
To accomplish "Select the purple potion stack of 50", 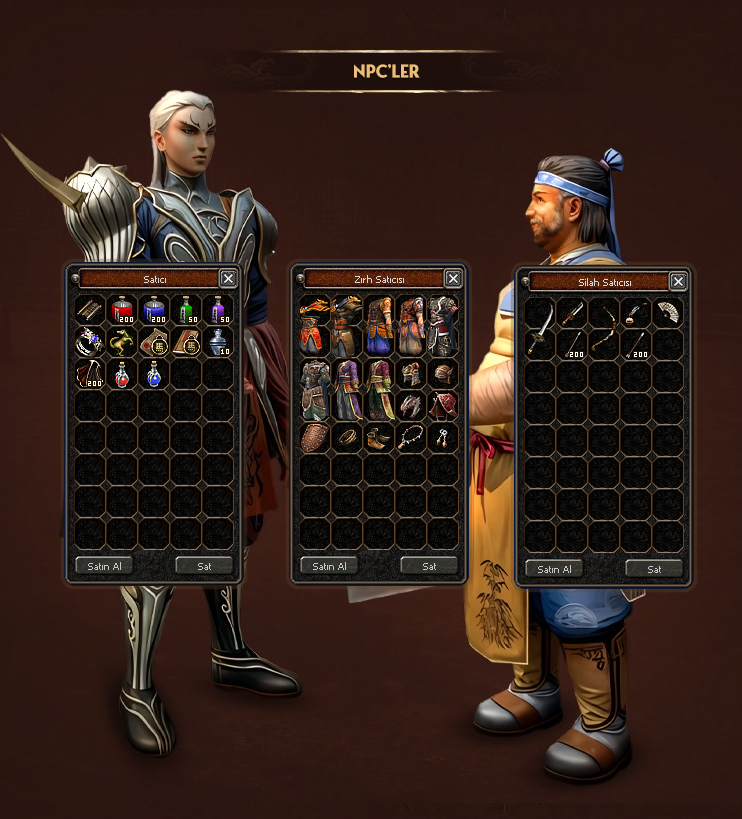I will 219,311.
